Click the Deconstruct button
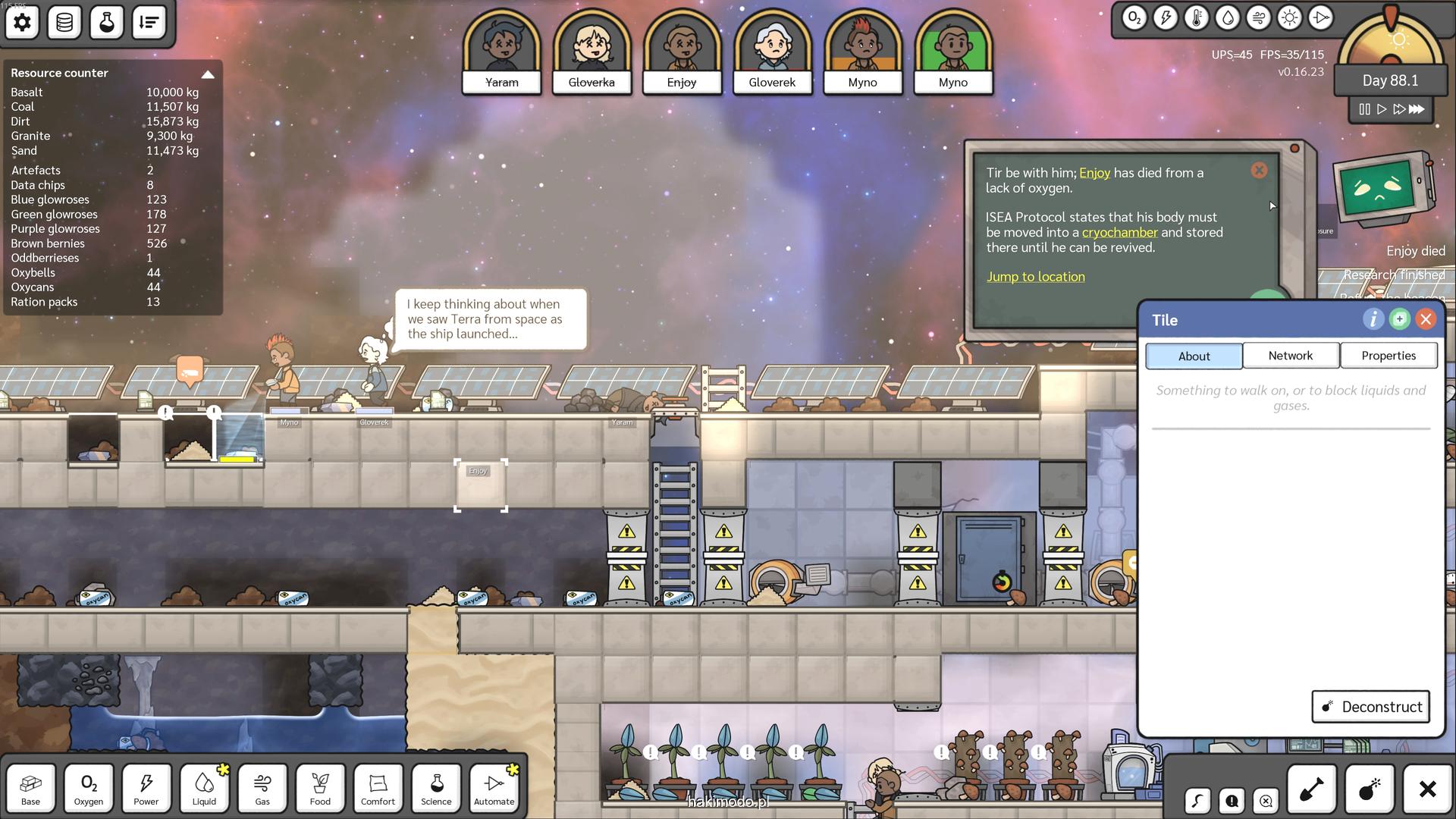Screen dimensions: 1456x819 tap(1370, 707)
